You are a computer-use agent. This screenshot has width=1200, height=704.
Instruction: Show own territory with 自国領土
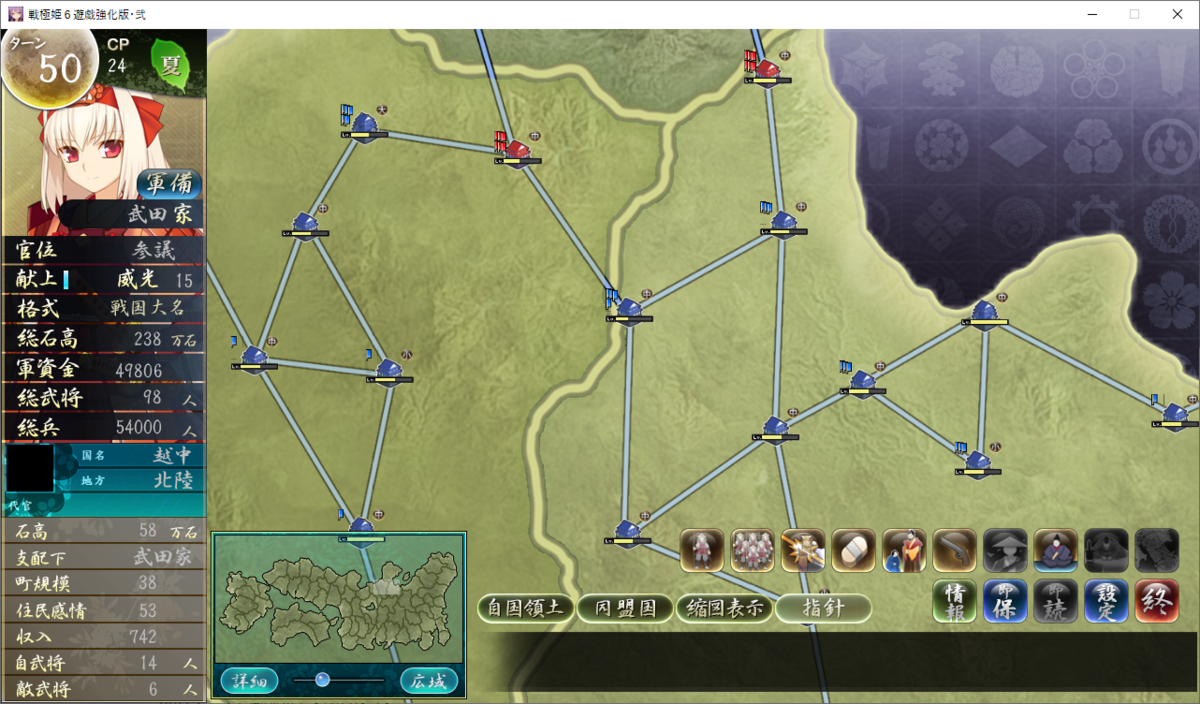tap(526, 608)
